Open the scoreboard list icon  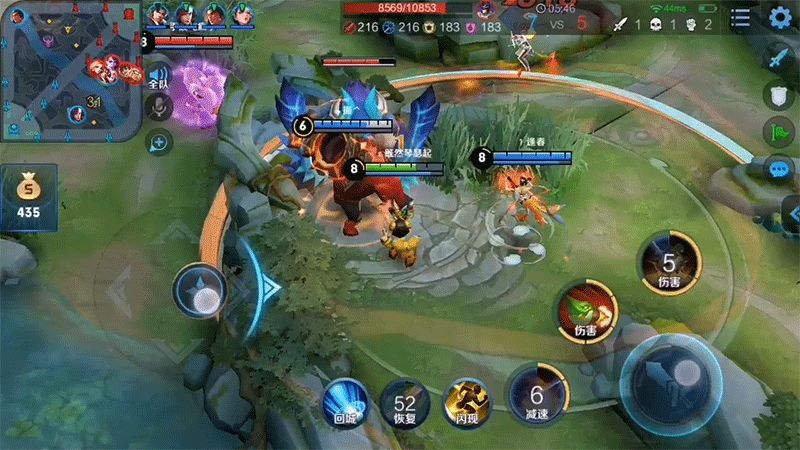click(x=741, y=17)
